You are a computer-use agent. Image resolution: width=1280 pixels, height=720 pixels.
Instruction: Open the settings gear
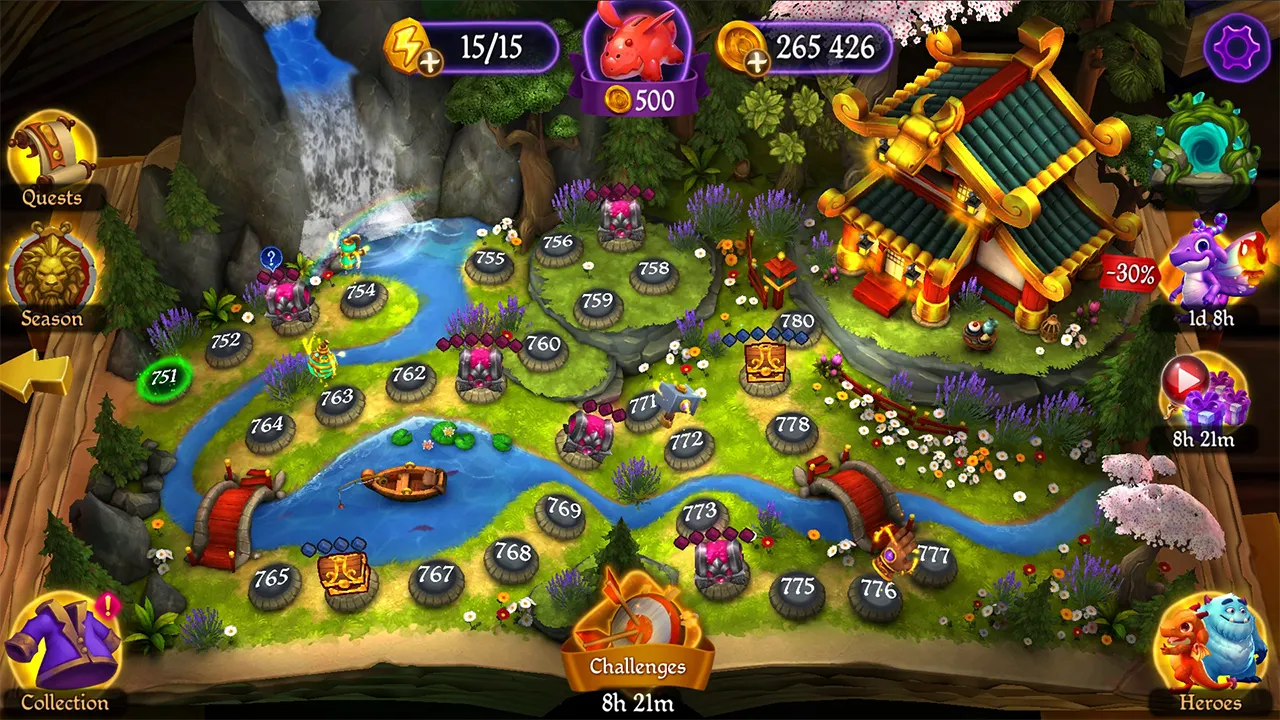[1237, 44]
